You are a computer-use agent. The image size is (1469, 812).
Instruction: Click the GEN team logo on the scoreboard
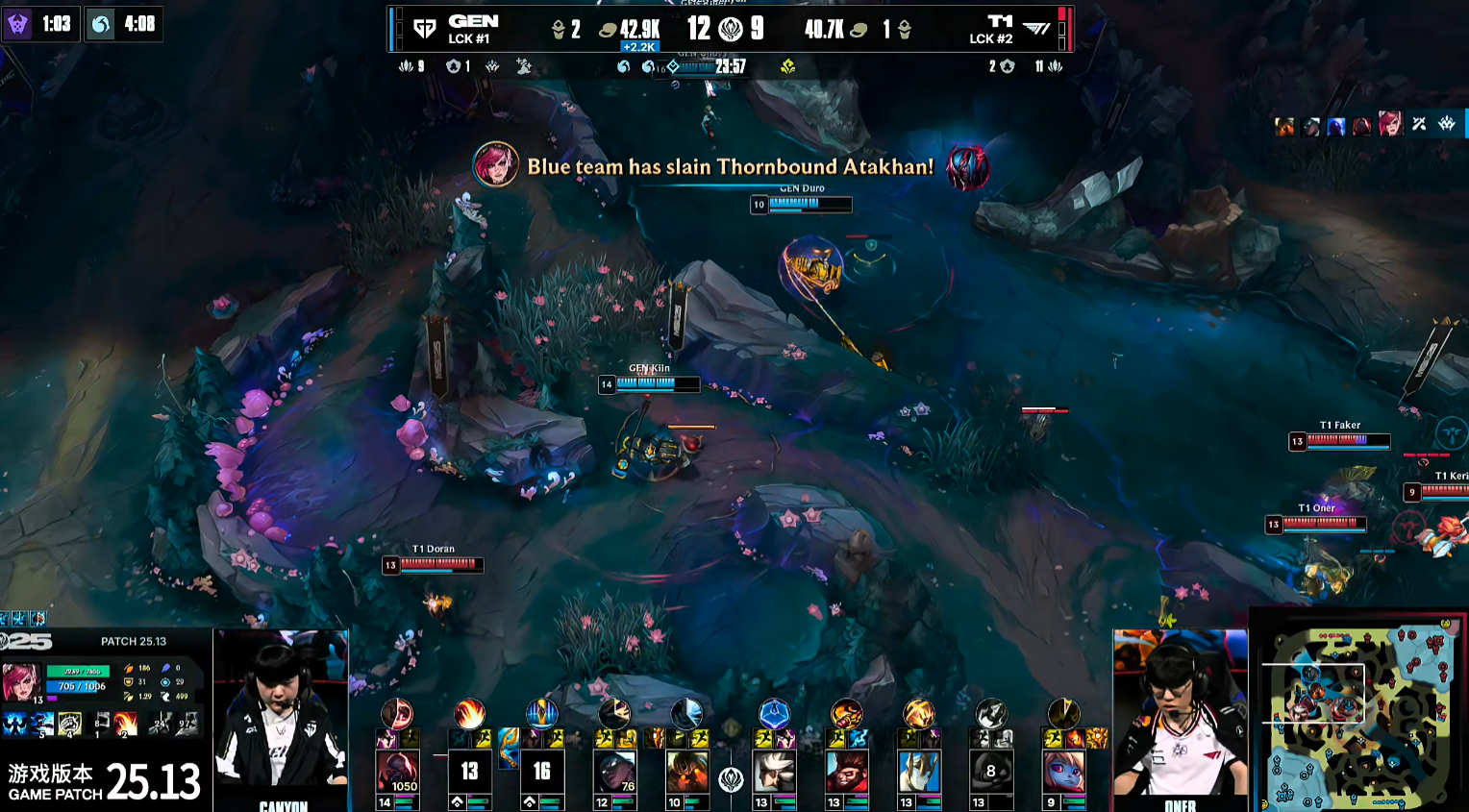pyautogui.click(x=424, y=29)
